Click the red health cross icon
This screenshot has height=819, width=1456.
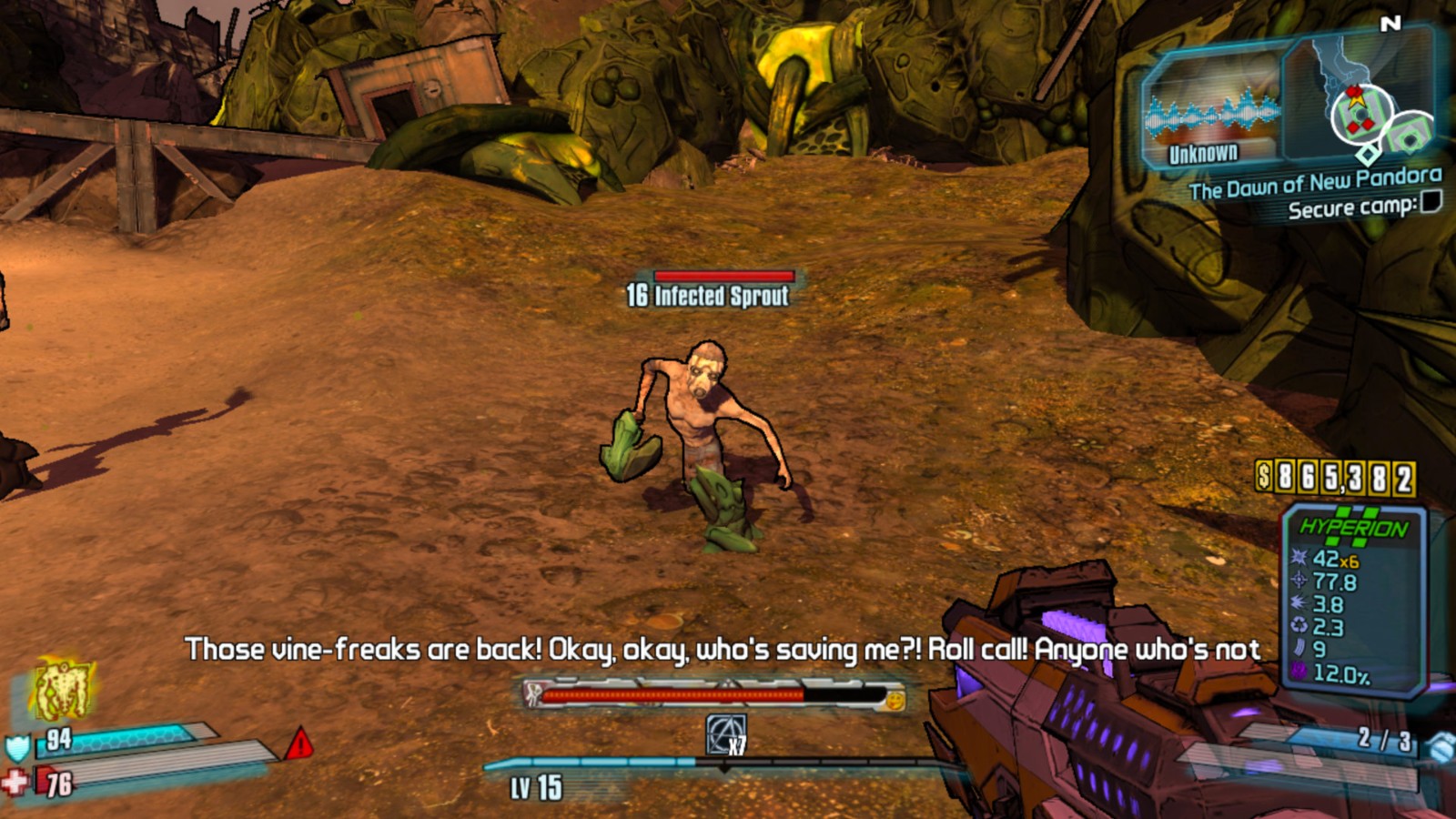coord(15,782)
